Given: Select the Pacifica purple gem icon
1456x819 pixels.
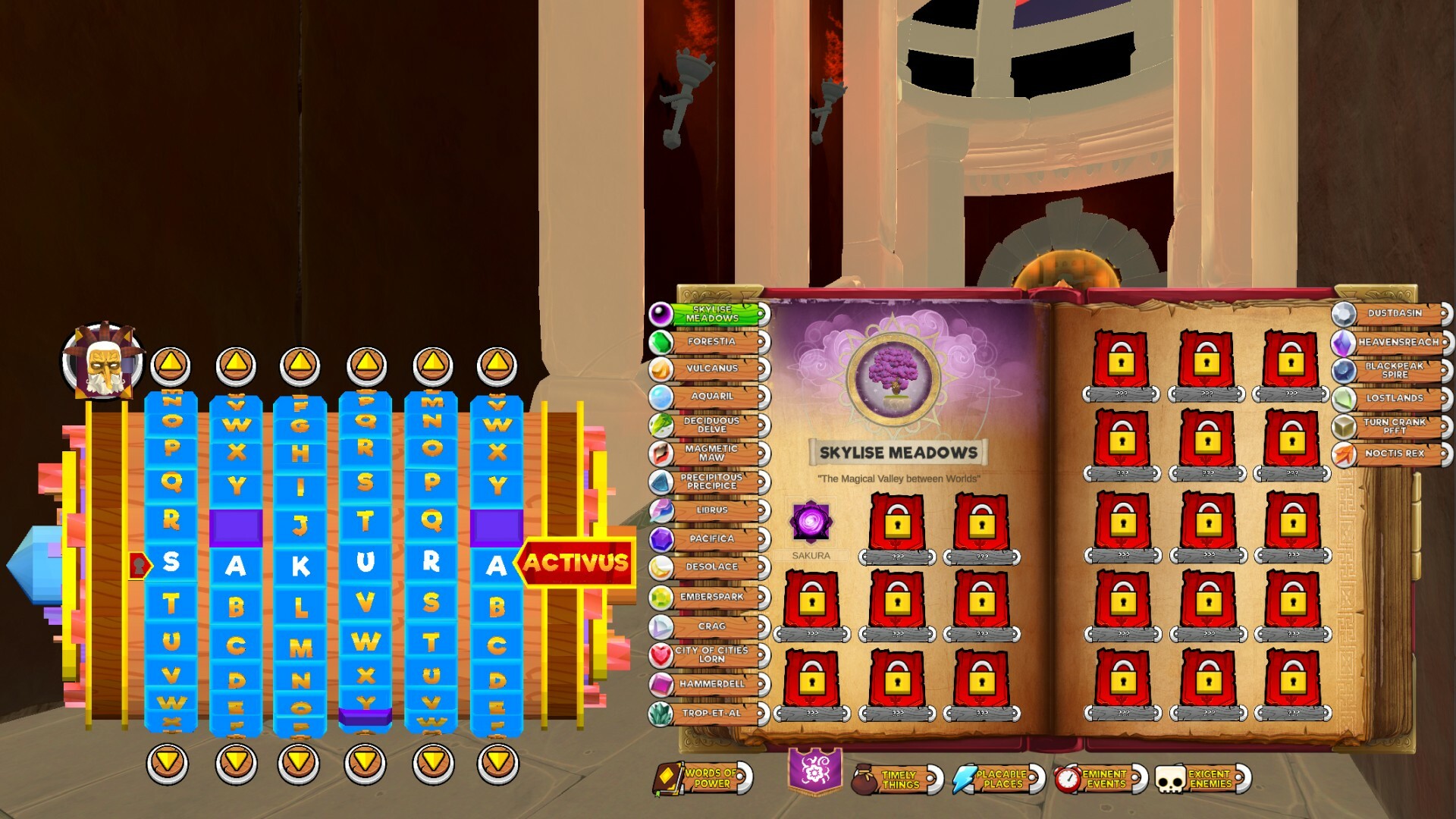Looking at the screenshot, I should 662,538.
